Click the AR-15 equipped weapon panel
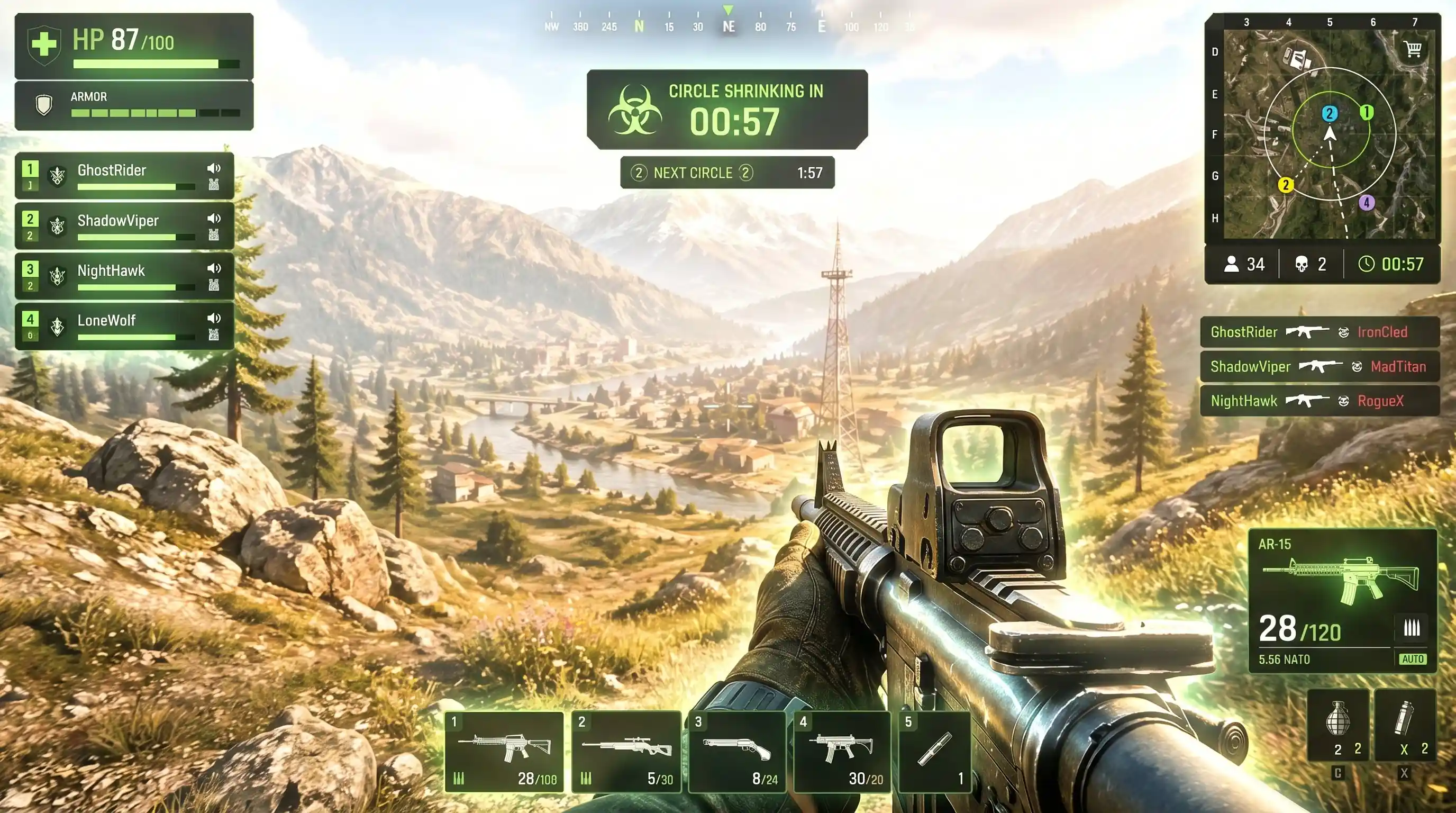The image size is (1456, 813). [1342, 600]
